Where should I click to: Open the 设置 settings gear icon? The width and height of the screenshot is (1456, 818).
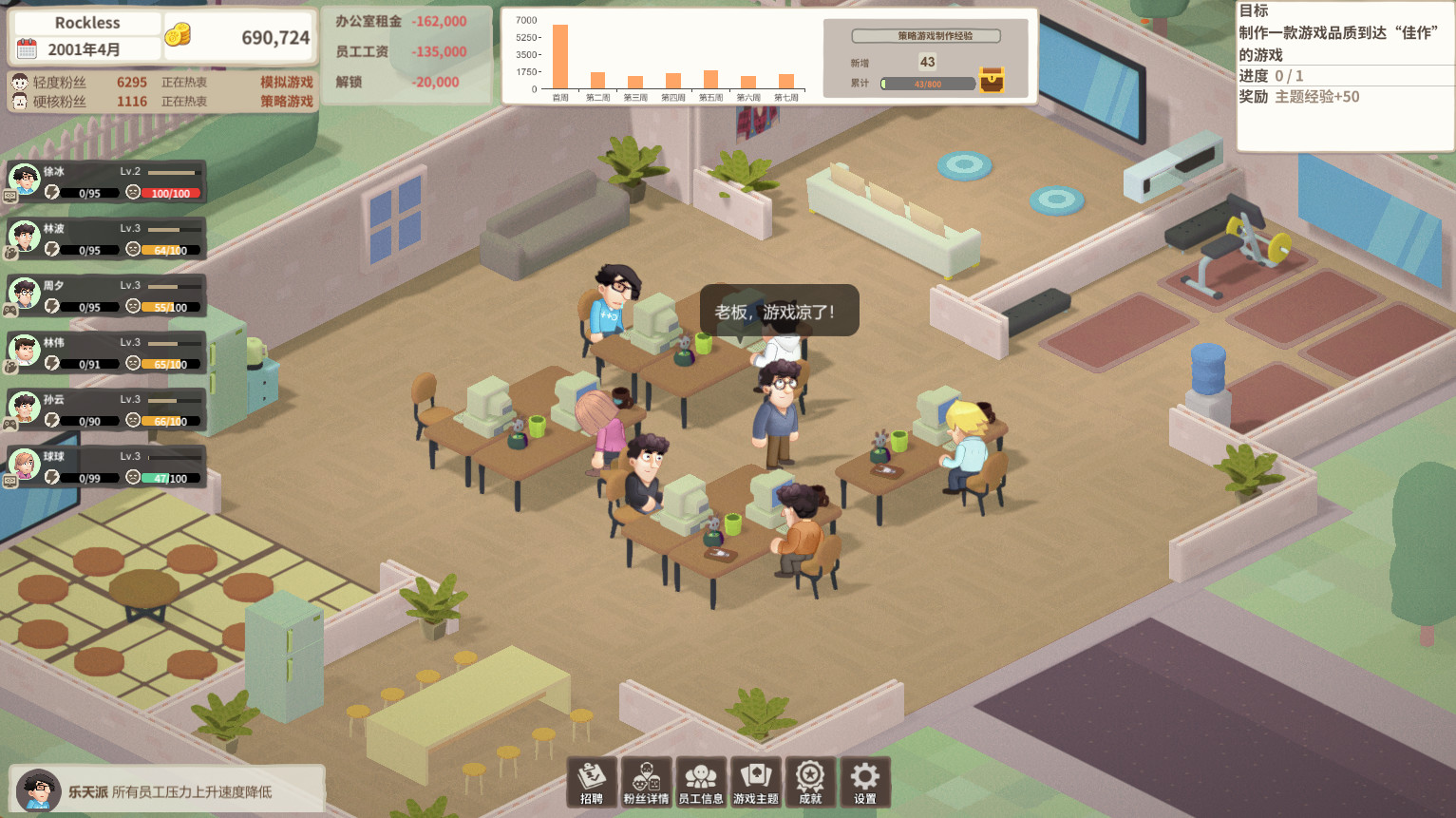click(x=864, y=781)
